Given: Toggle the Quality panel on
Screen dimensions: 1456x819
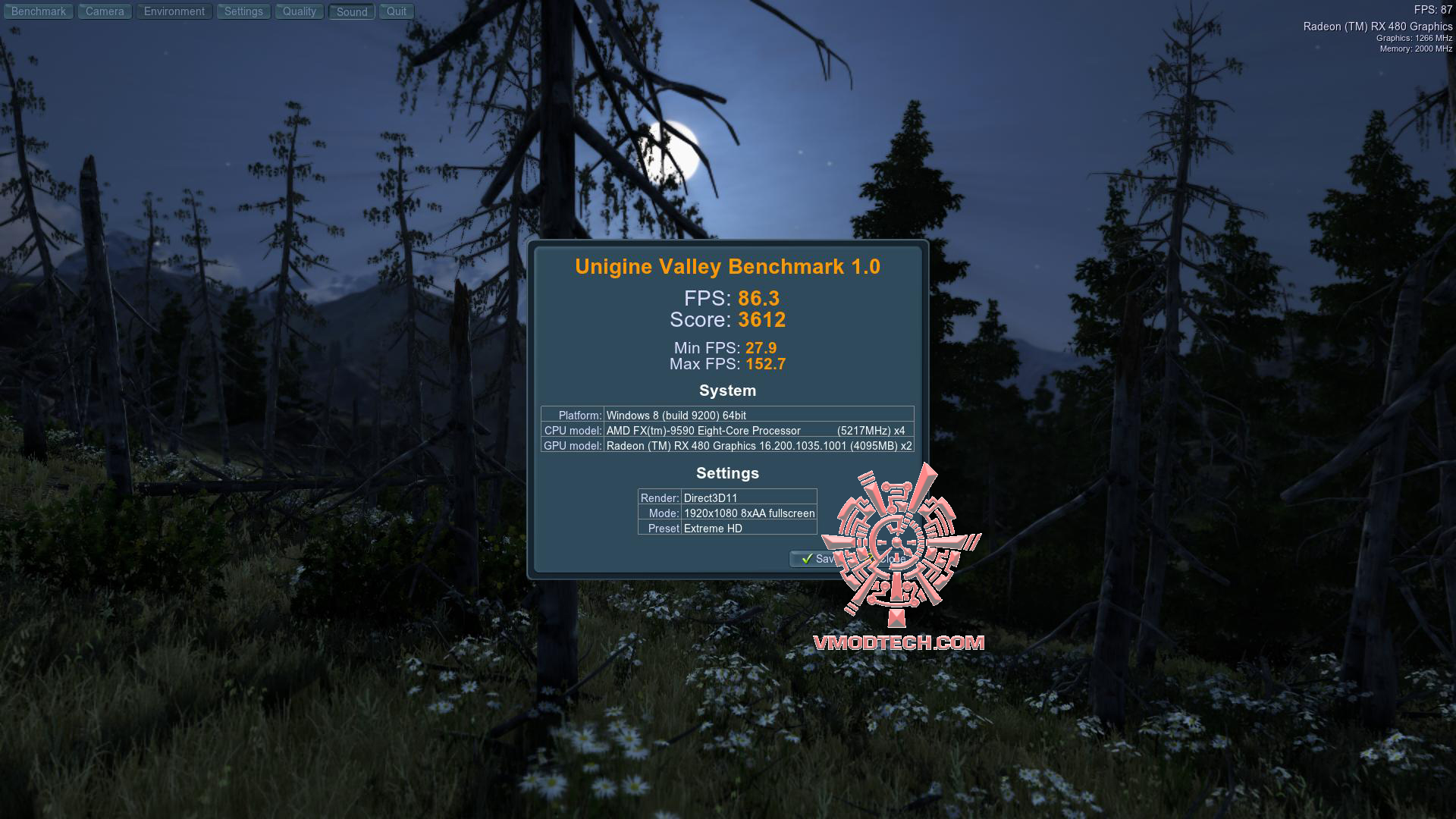Looking at the screenshot, I should pyautogui.click(x=299, y=11).
